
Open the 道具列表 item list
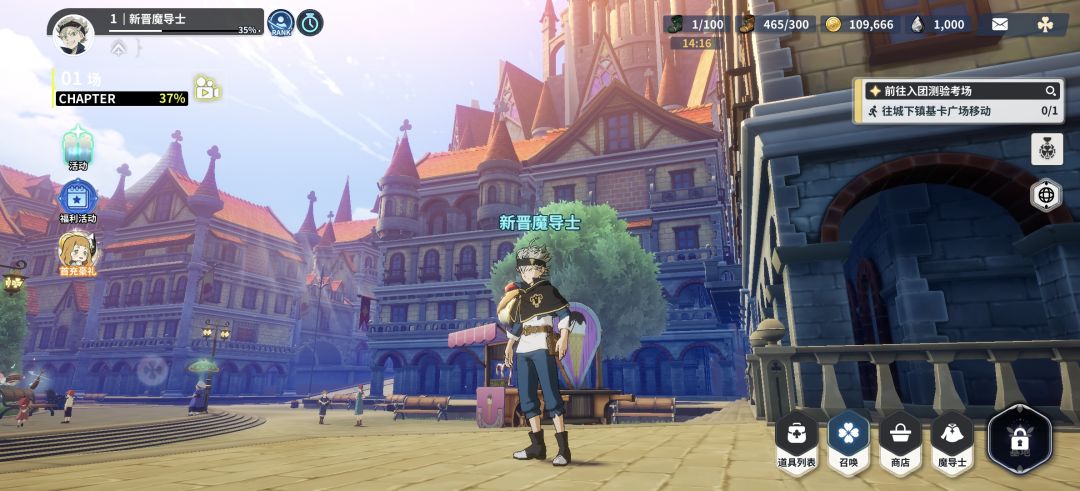(x=797, y=440)
